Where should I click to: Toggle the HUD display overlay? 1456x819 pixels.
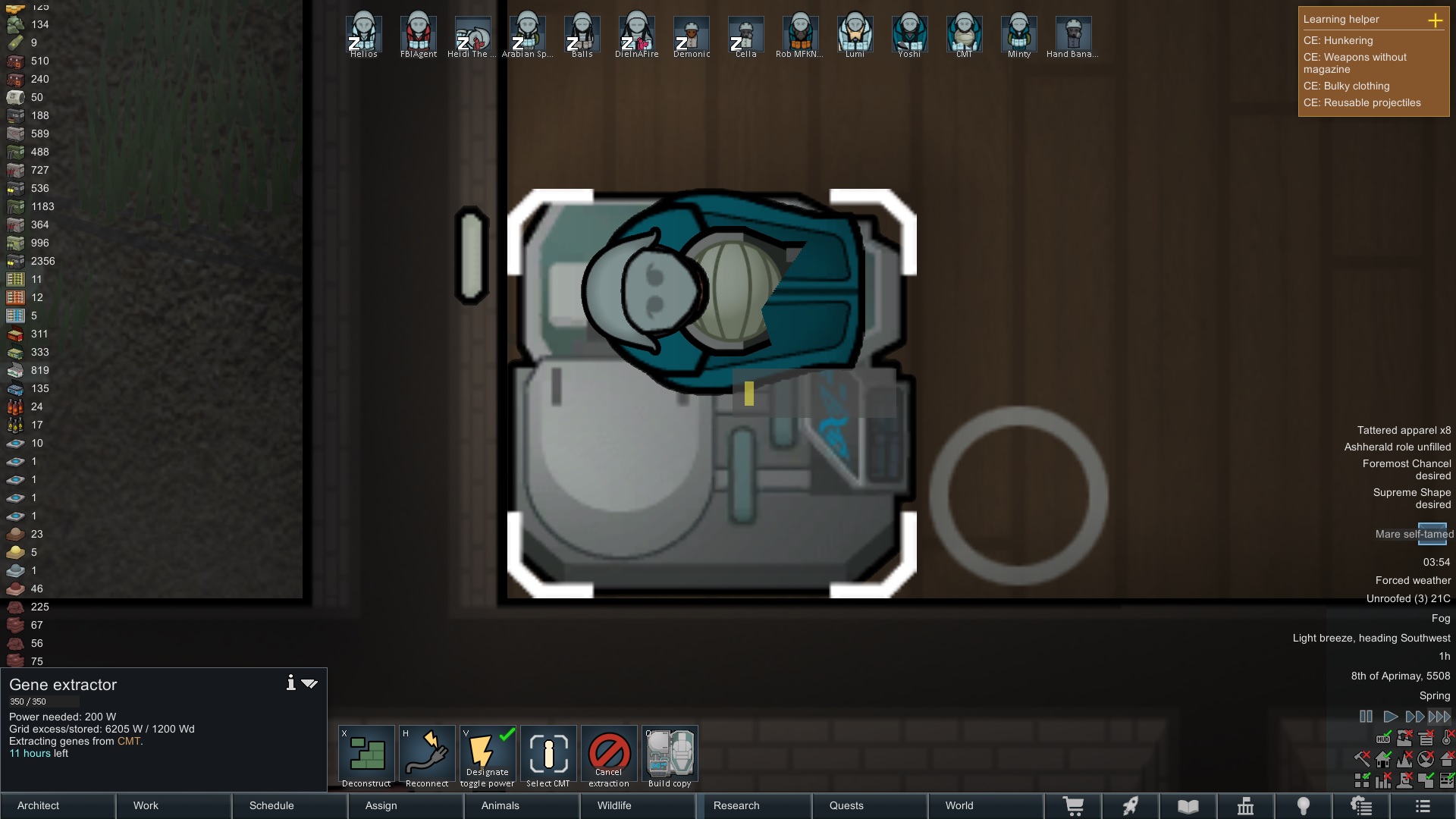point(1383,739)
